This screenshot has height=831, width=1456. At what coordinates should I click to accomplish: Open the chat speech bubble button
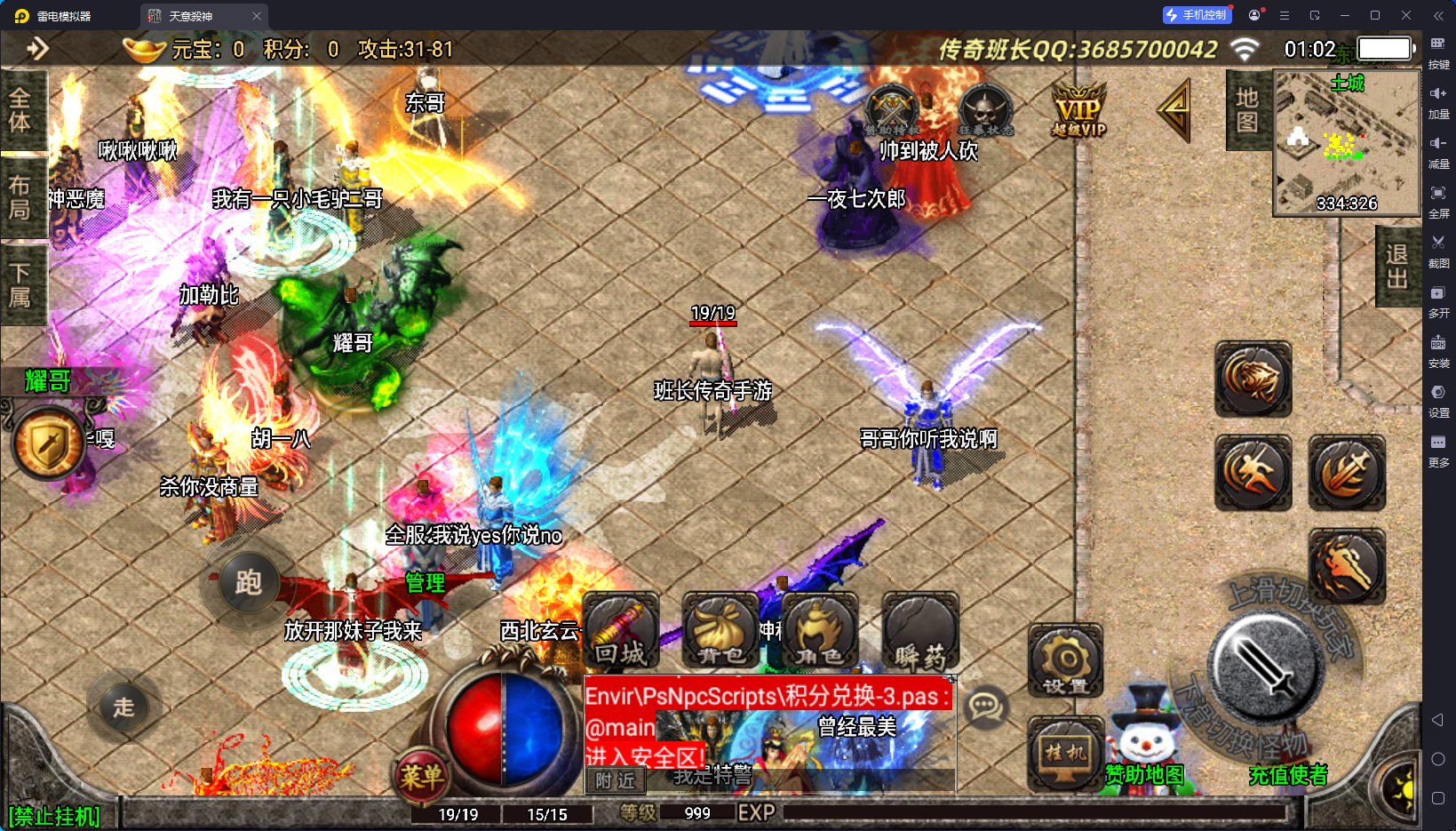(x=985, y=707)
